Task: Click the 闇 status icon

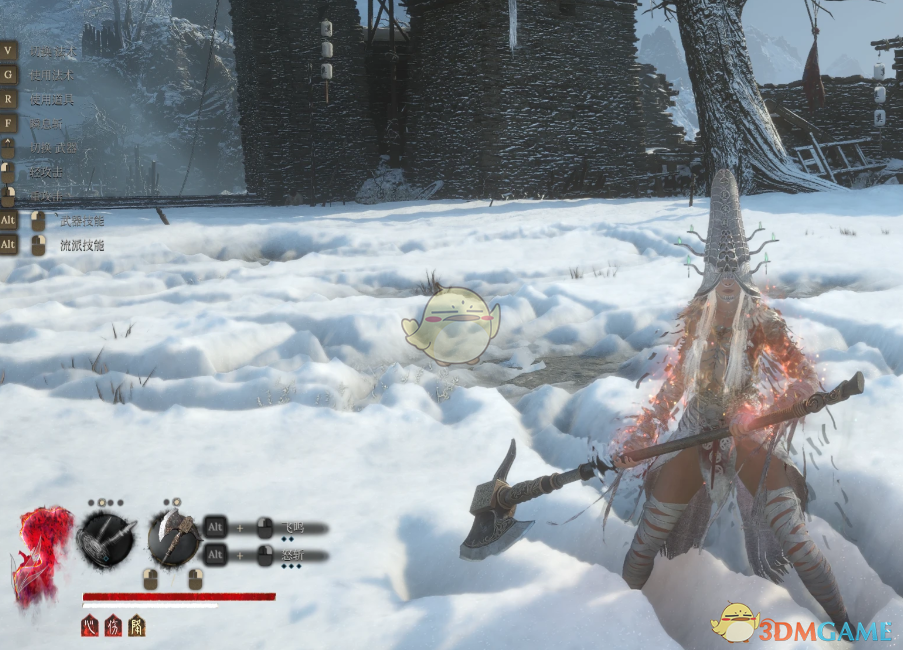Action: (x=136, y=626)
